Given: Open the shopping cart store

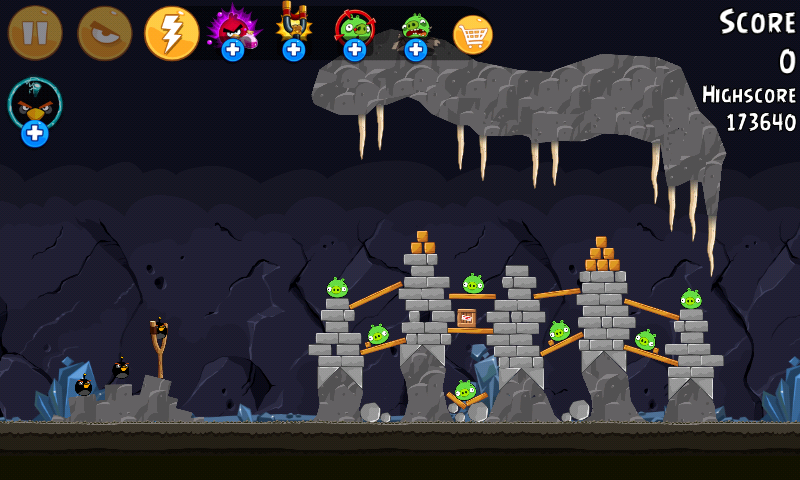Looking at the screenshot, I should (473, 34).
